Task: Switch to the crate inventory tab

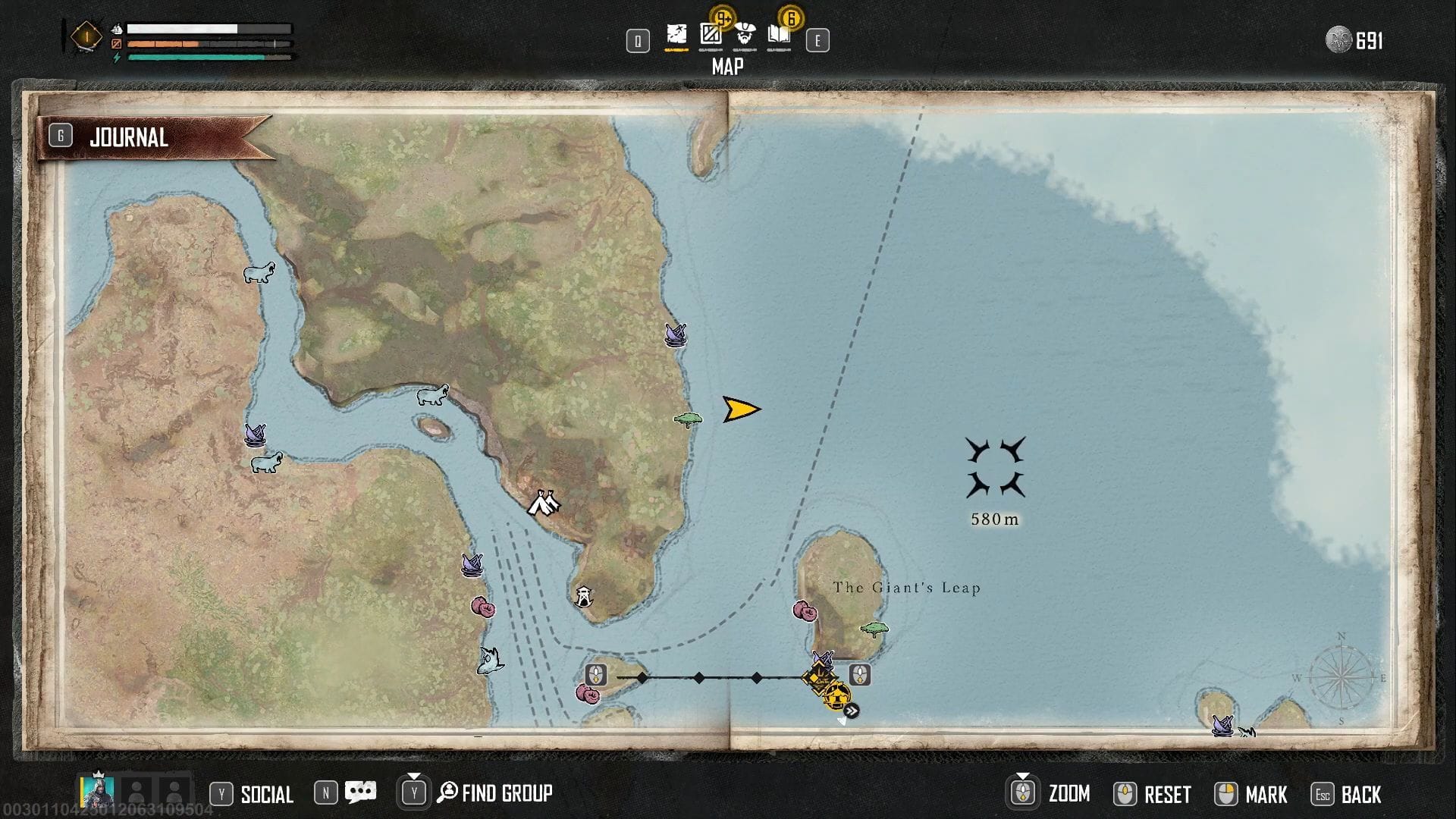Action: point(711,35)
